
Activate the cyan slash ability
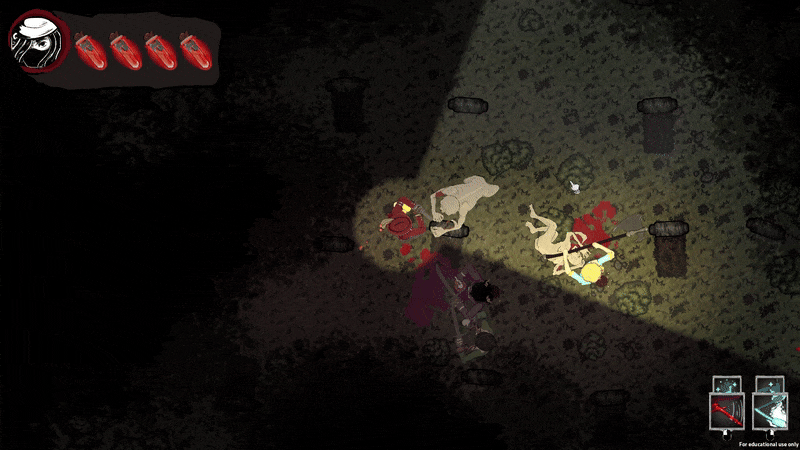click(768, 411)
